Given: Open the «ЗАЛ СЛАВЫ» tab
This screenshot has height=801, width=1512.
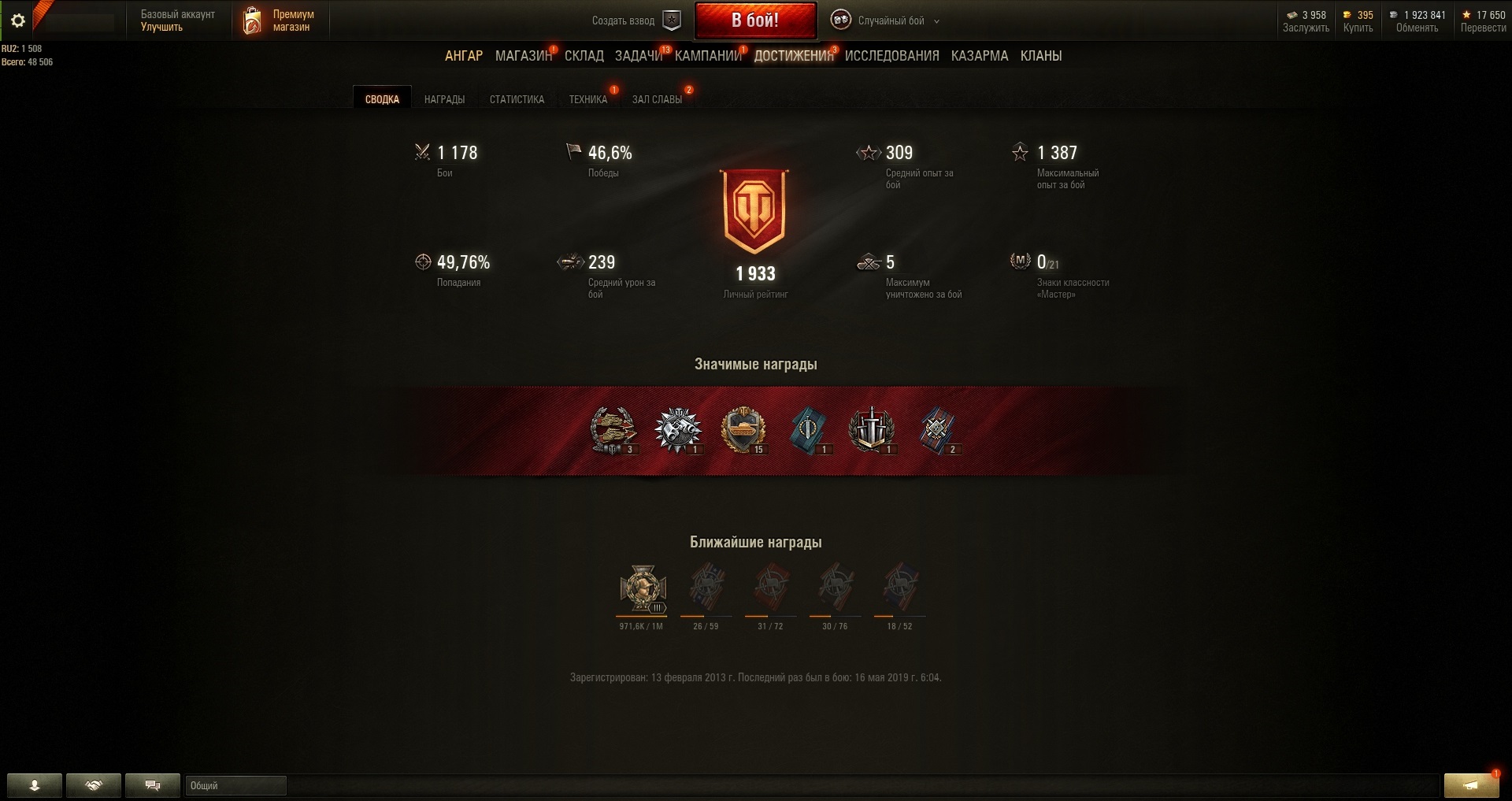Looking at the screenshot, I should [657, 99].
